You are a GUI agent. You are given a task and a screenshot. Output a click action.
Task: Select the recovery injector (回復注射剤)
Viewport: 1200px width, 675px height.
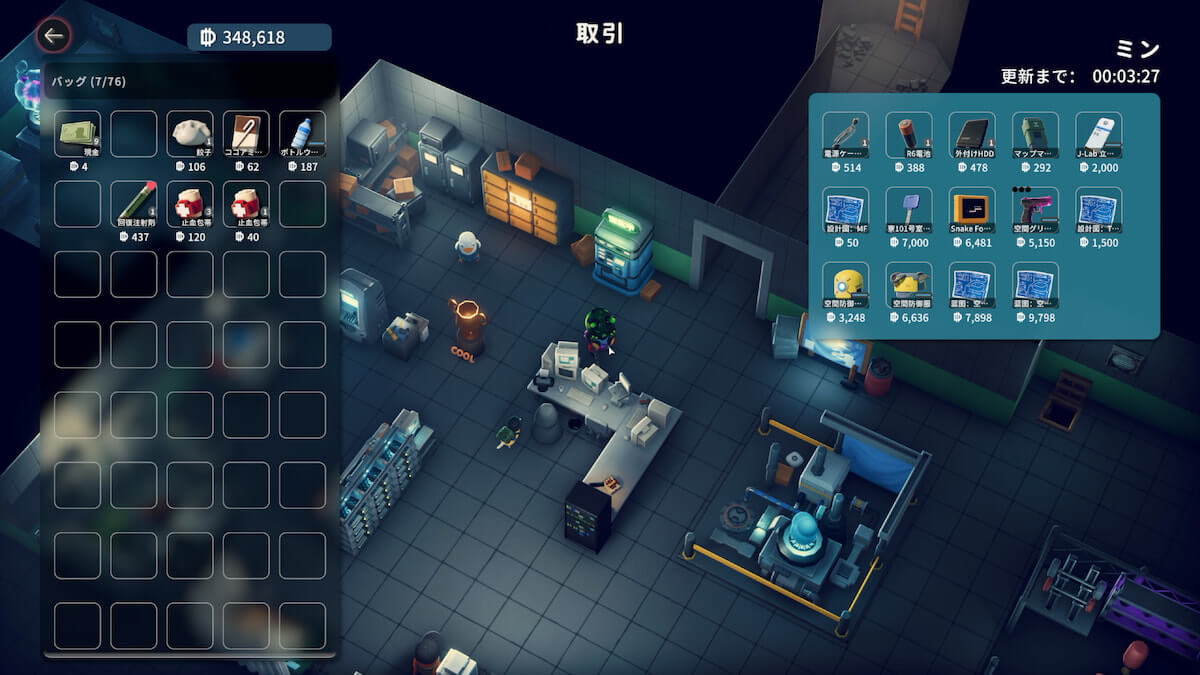click(133, 204)
